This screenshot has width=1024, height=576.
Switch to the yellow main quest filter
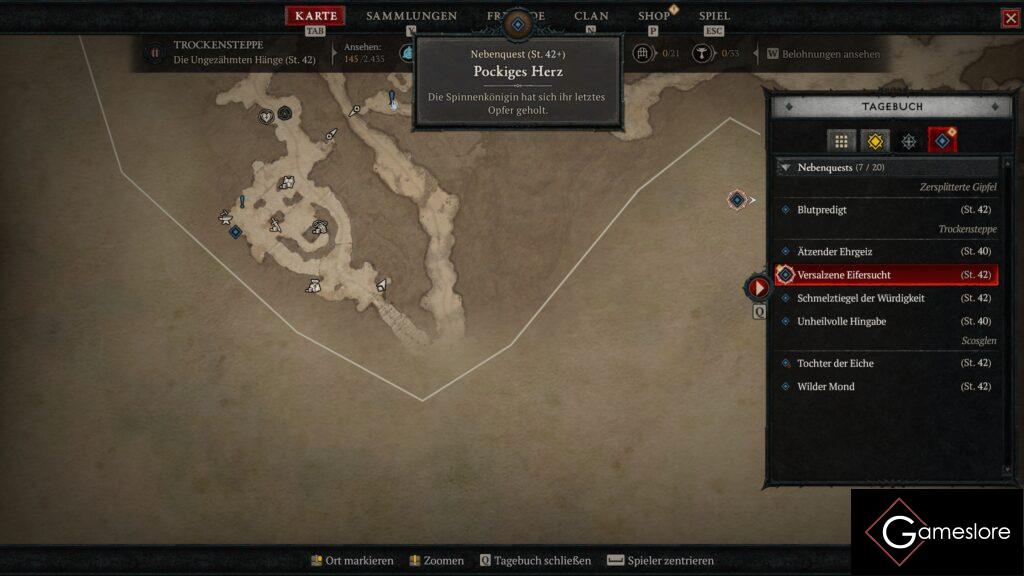[875, 141]
